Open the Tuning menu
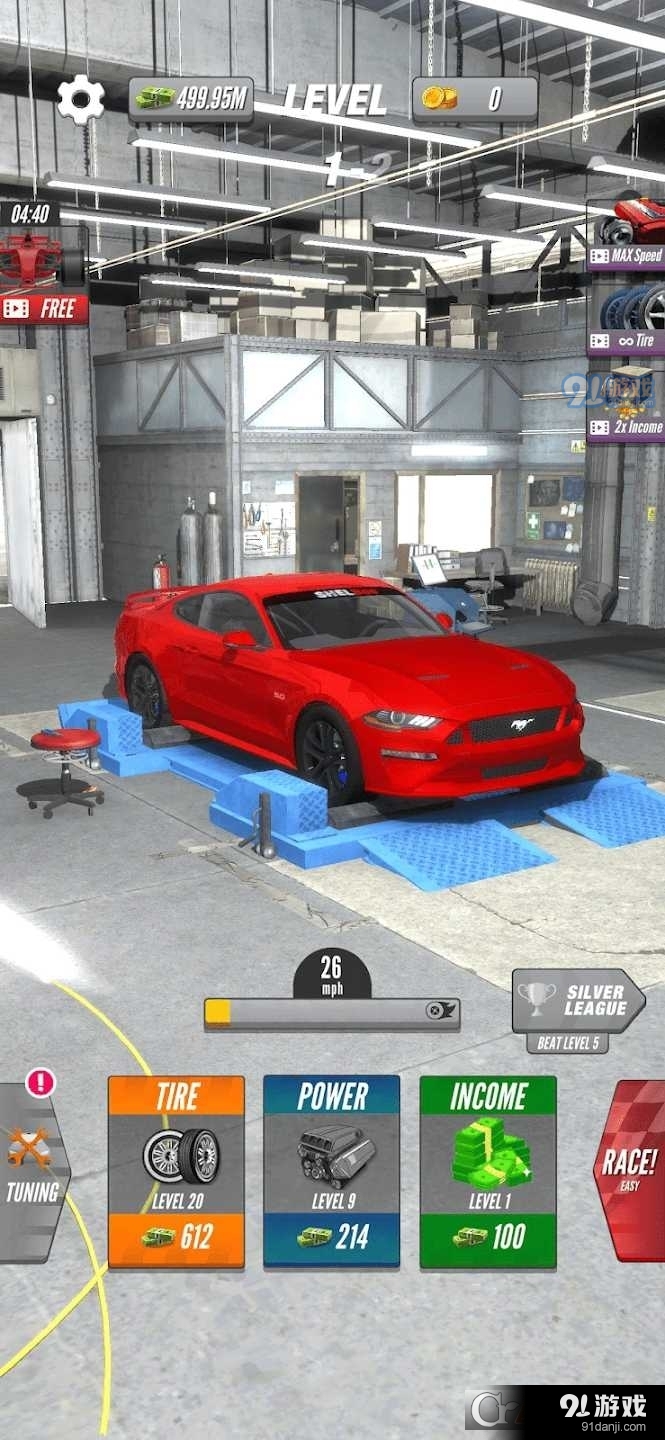The height and width of the screenshot is (1440, 665). [32, 1170]
